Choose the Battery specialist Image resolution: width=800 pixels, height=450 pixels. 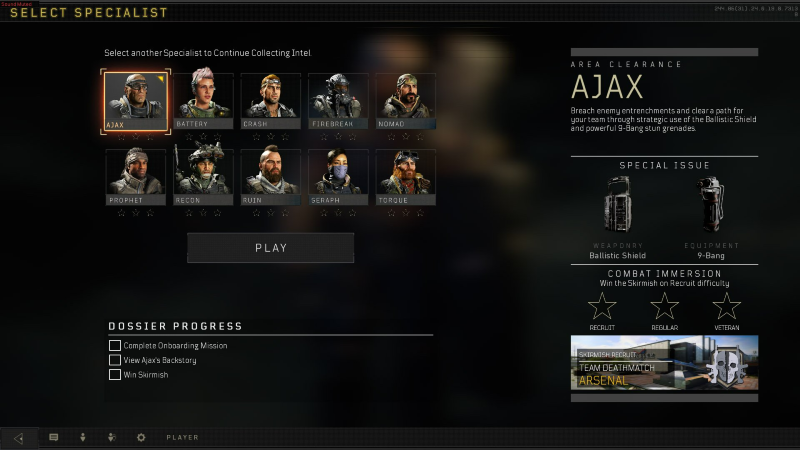[x=203, y=101]
